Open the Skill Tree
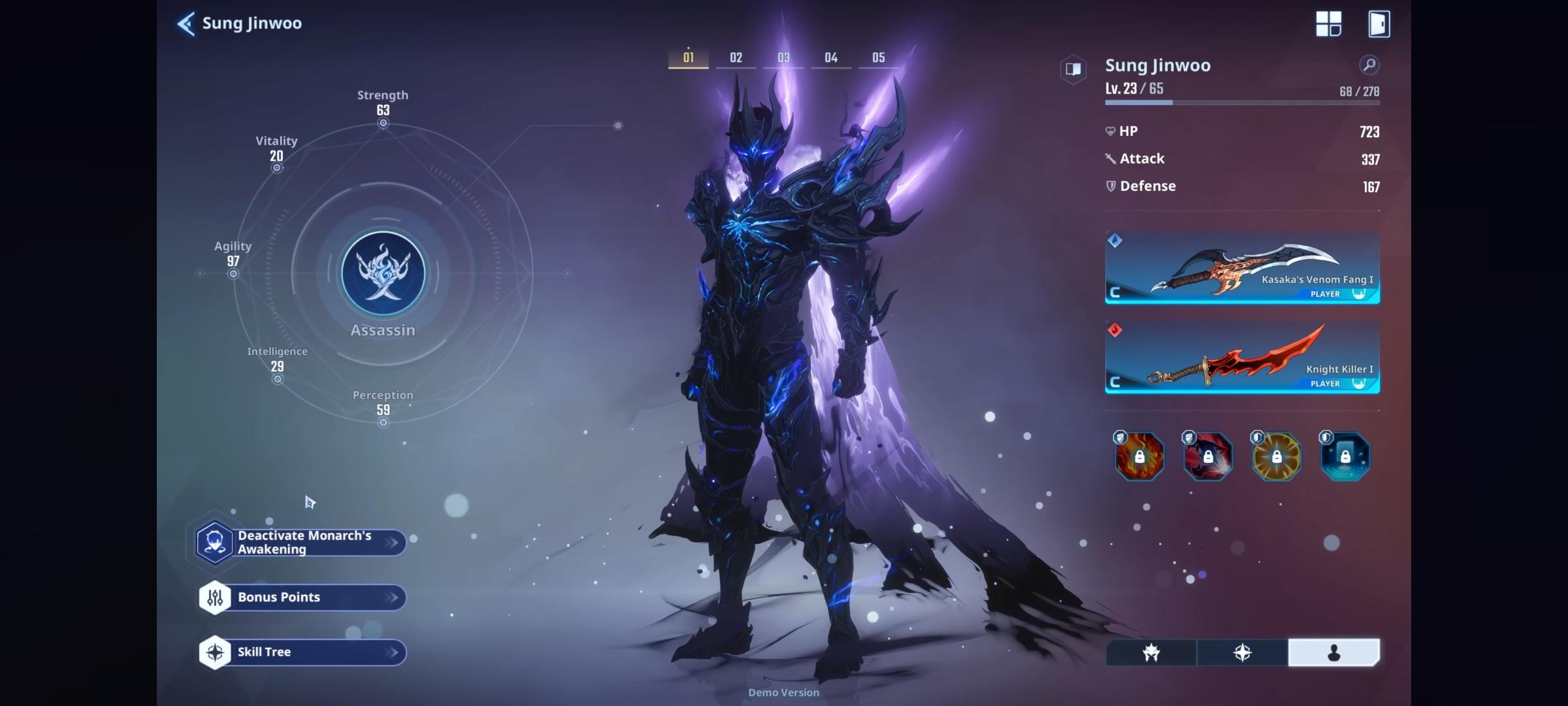The width and height of the screenshot is (1568, 706). point(302,652)
